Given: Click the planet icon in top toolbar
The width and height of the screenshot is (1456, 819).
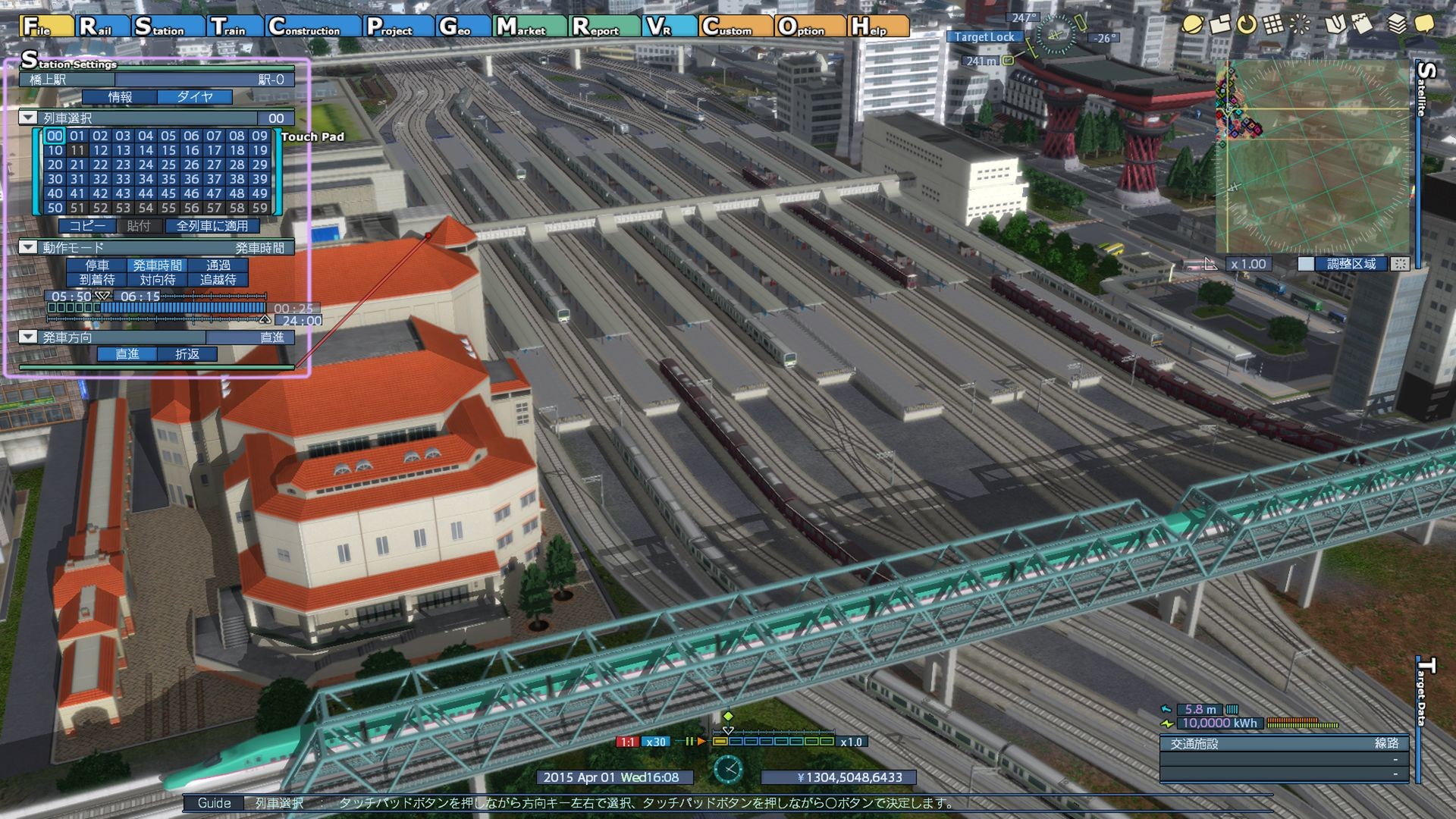Looking at the screenshot, I should pos(1192,24).
